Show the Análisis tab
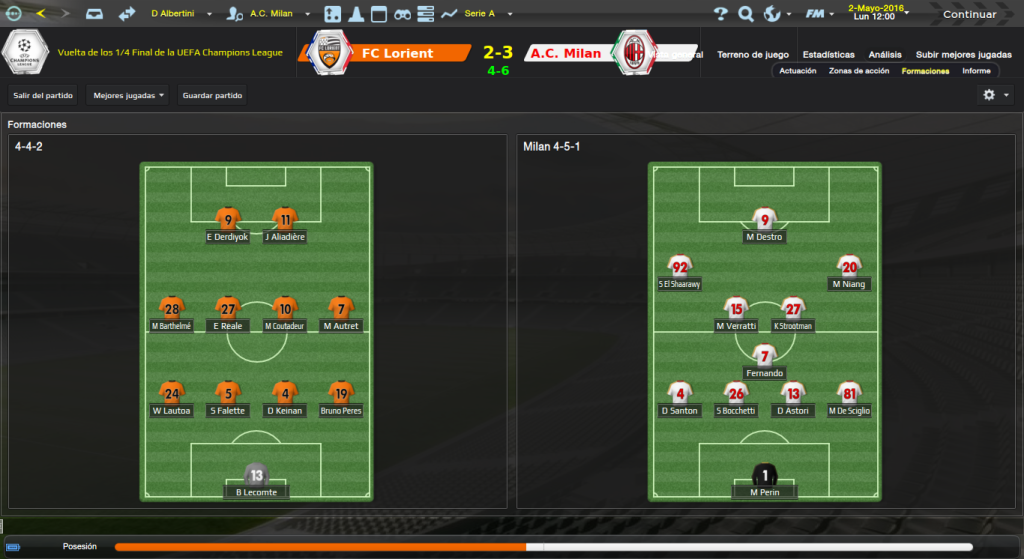Image resolution: width=1024 pixels, height=559 pixels. pyautogui.click(x=885, y=54)
